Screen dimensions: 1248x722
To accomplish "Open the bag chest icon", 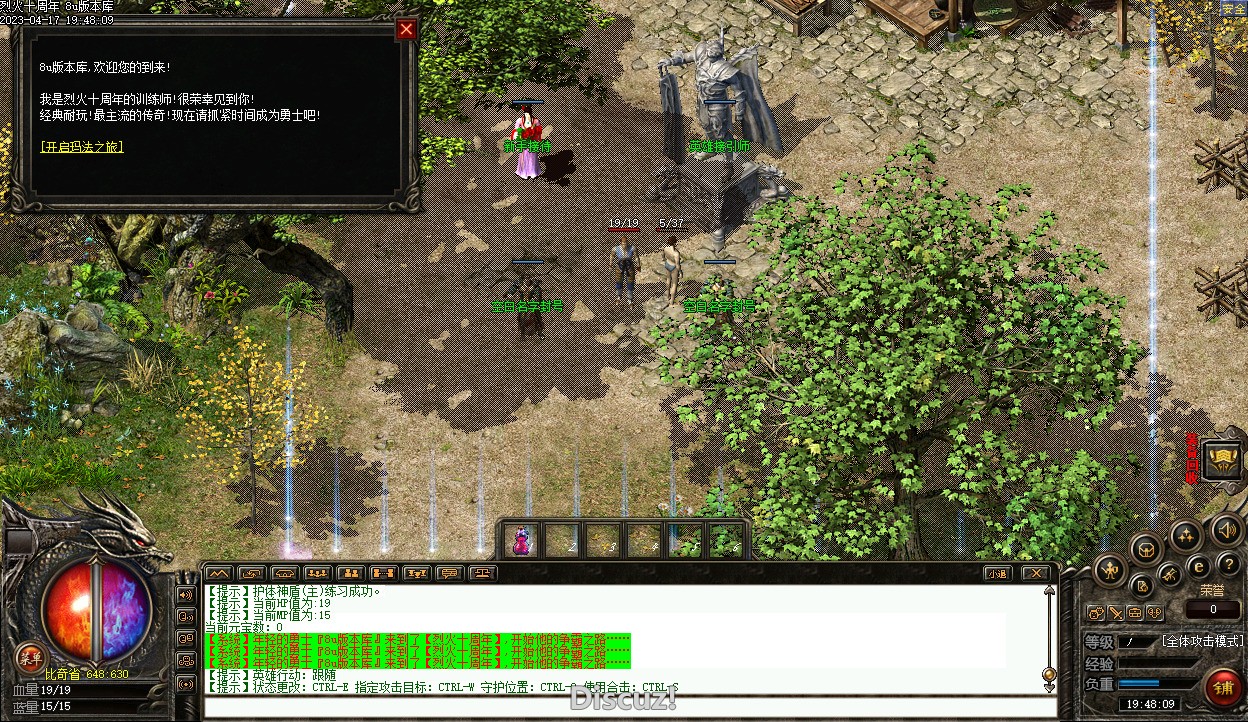I will 1146,548.
